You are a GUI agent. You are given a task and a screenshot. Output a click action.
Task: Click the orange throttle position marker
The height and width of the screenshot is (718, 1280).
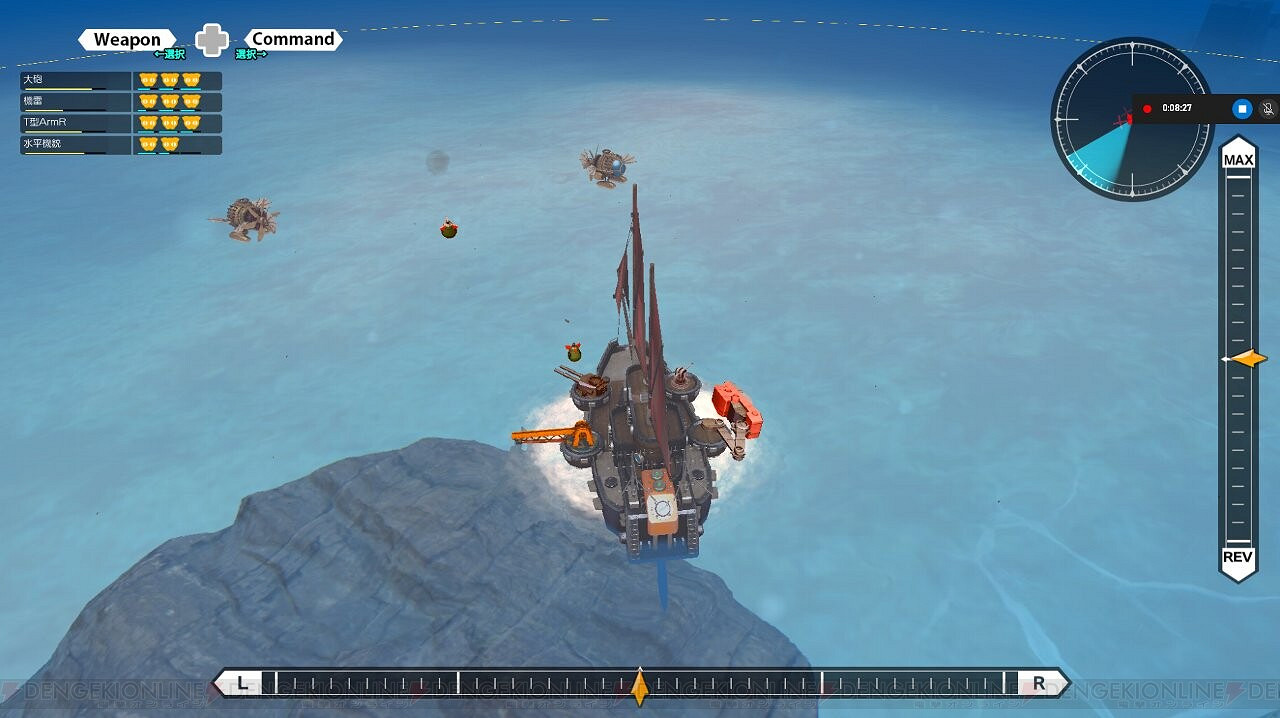1247,359
